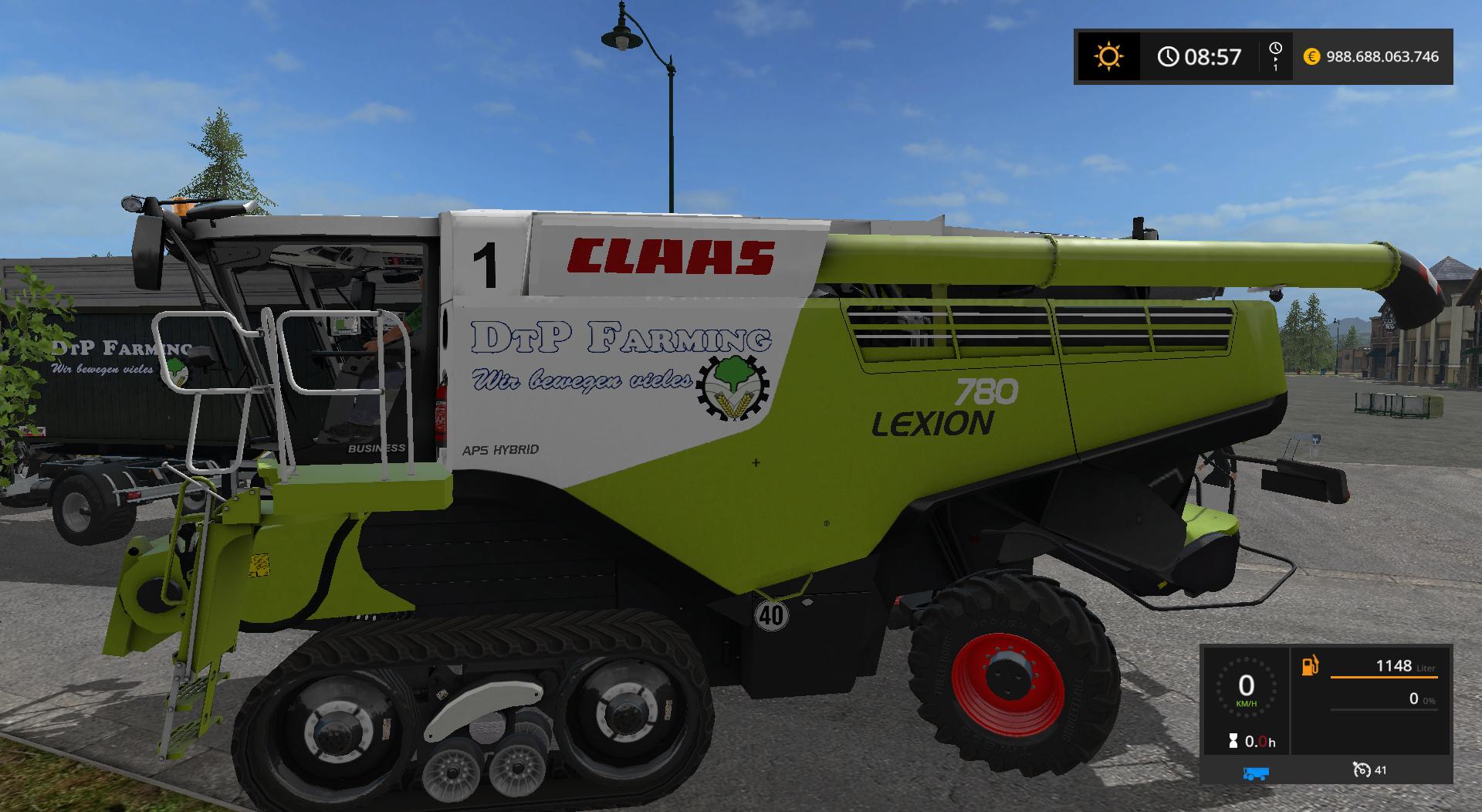1482x812 pixels.
Task: Click the euro coin money icon
Action: pos(1311,56)
